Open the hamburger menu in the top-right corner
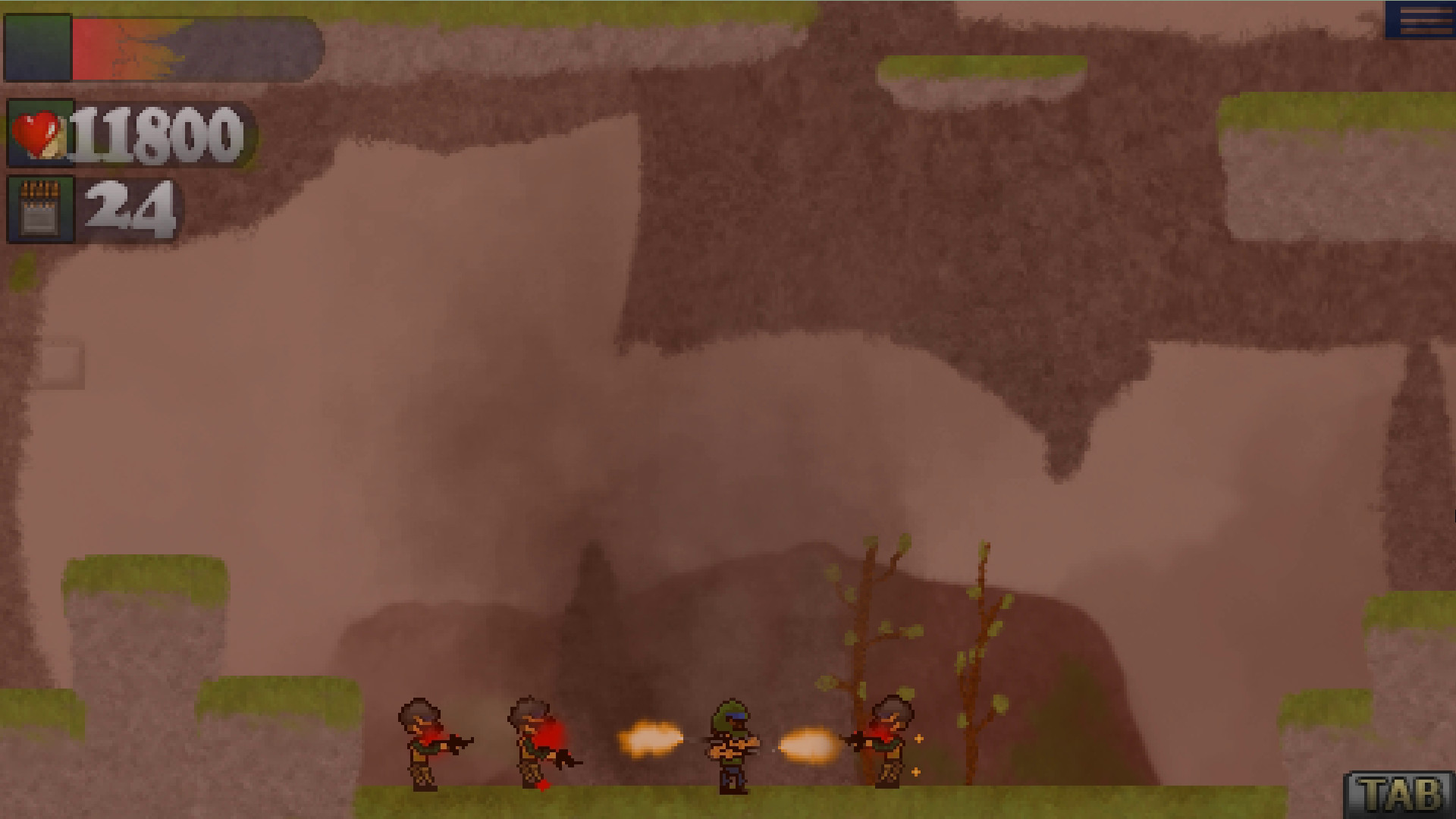The width and height of the screenshot is (1456, 819). 1423,21
